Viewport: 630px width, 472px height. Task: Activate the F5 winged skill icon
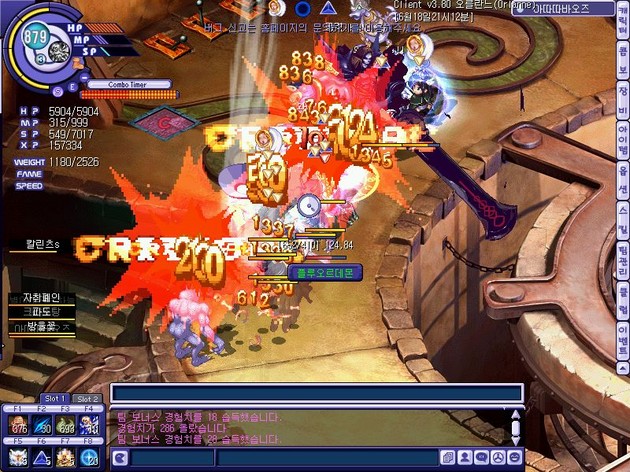coord(18,458)
